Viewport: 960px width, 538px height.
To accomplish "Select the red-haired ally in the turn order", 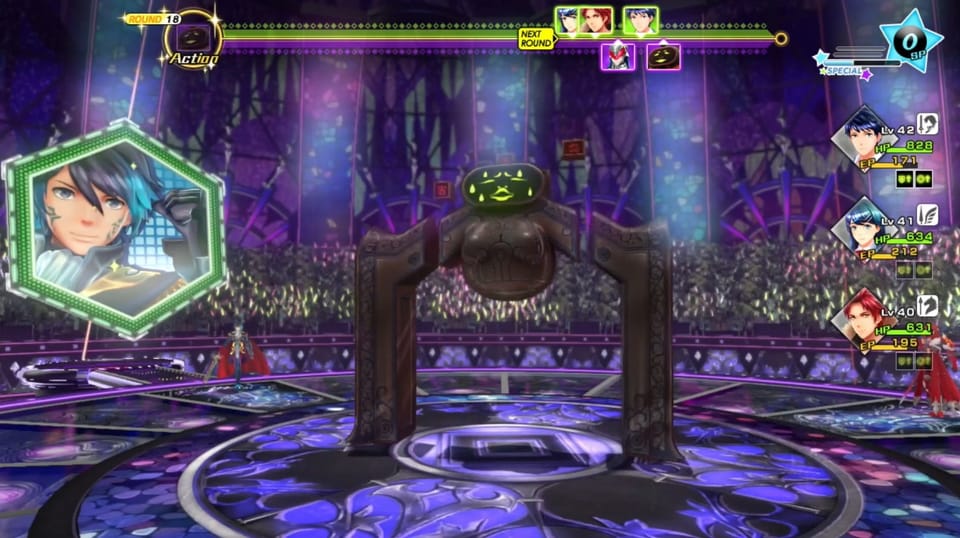I will (597, 21).
